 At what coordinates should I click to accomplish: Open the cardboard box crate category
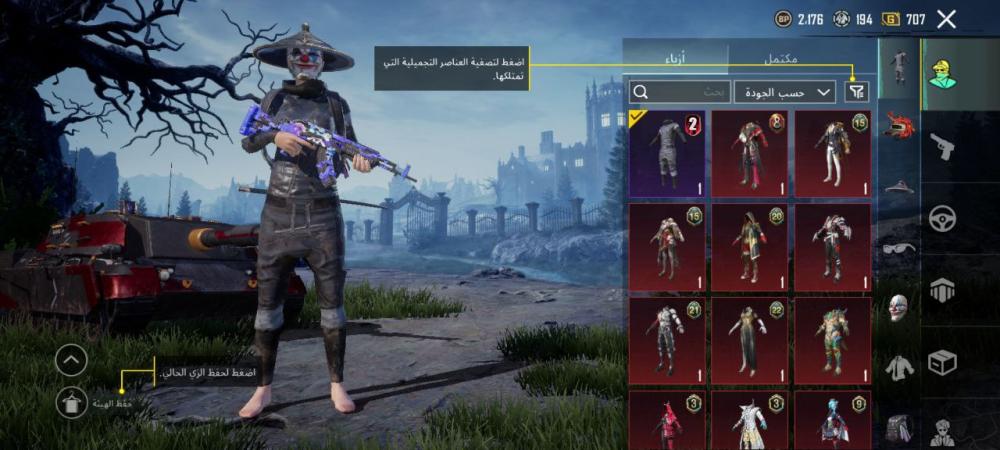[x=942, y=361]
